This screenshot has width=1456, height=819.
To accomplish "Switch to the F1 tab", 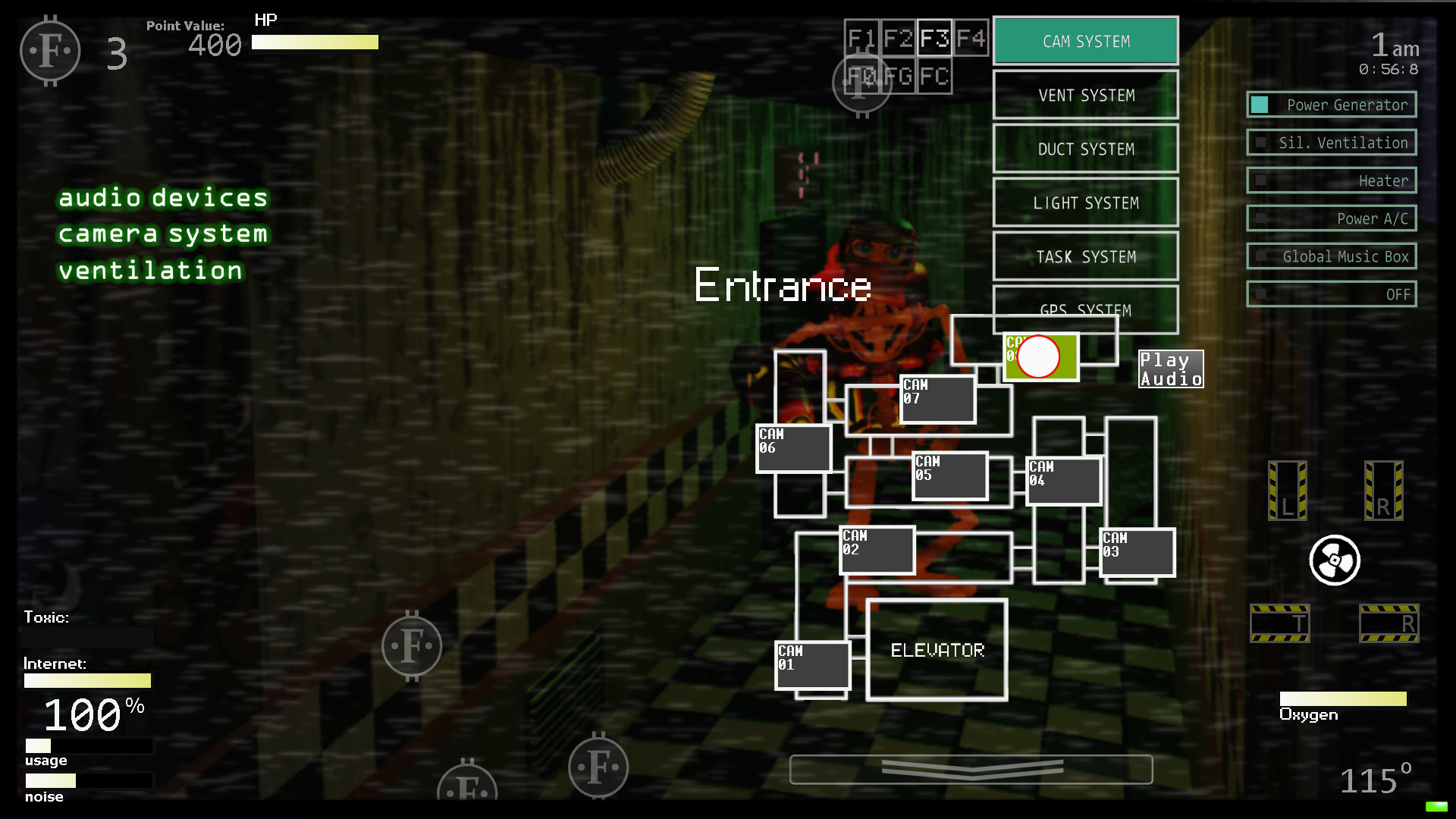I will point(861,38).
